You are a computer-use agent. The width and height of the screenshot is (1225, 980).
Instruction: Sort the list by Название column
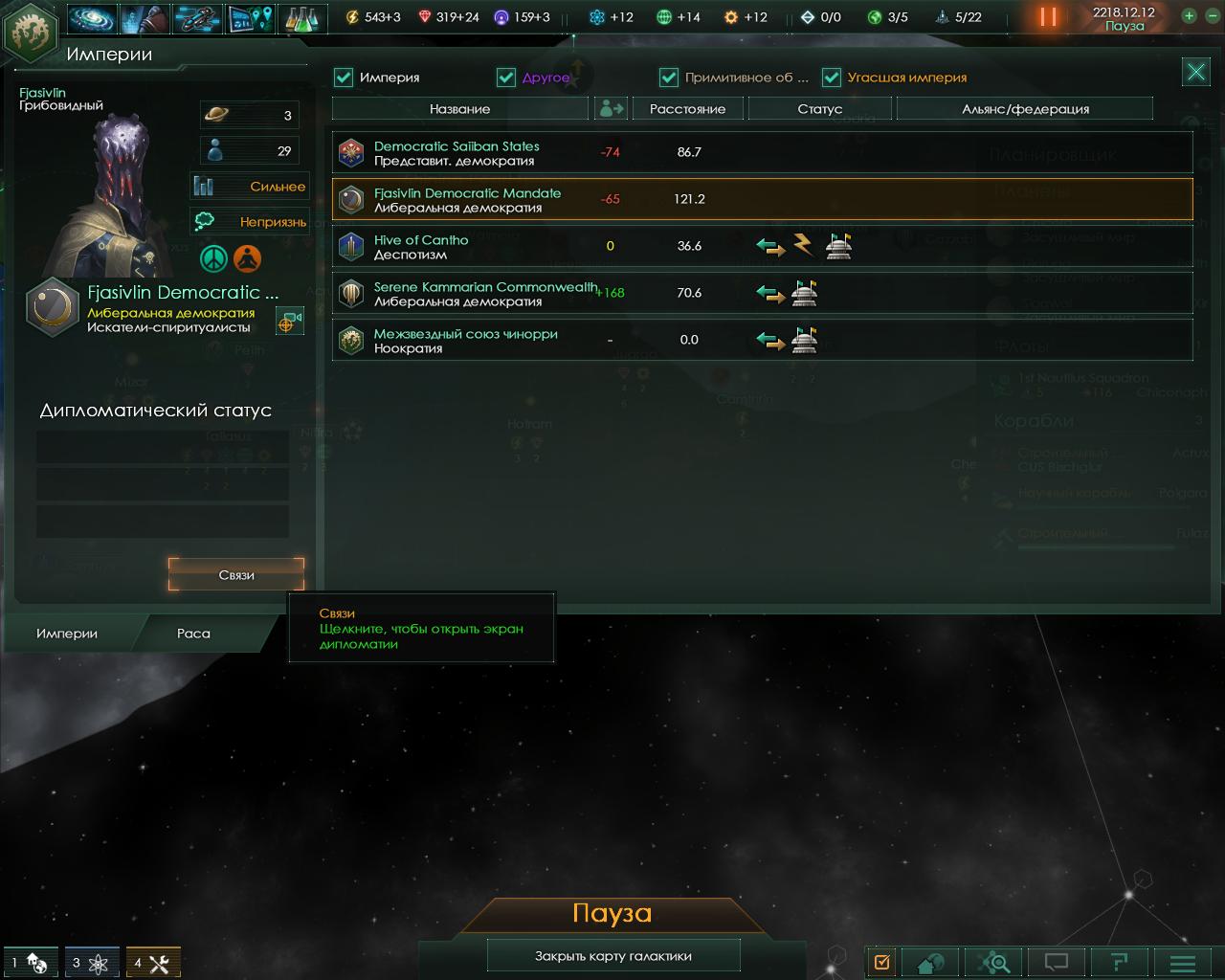point(459,109)
